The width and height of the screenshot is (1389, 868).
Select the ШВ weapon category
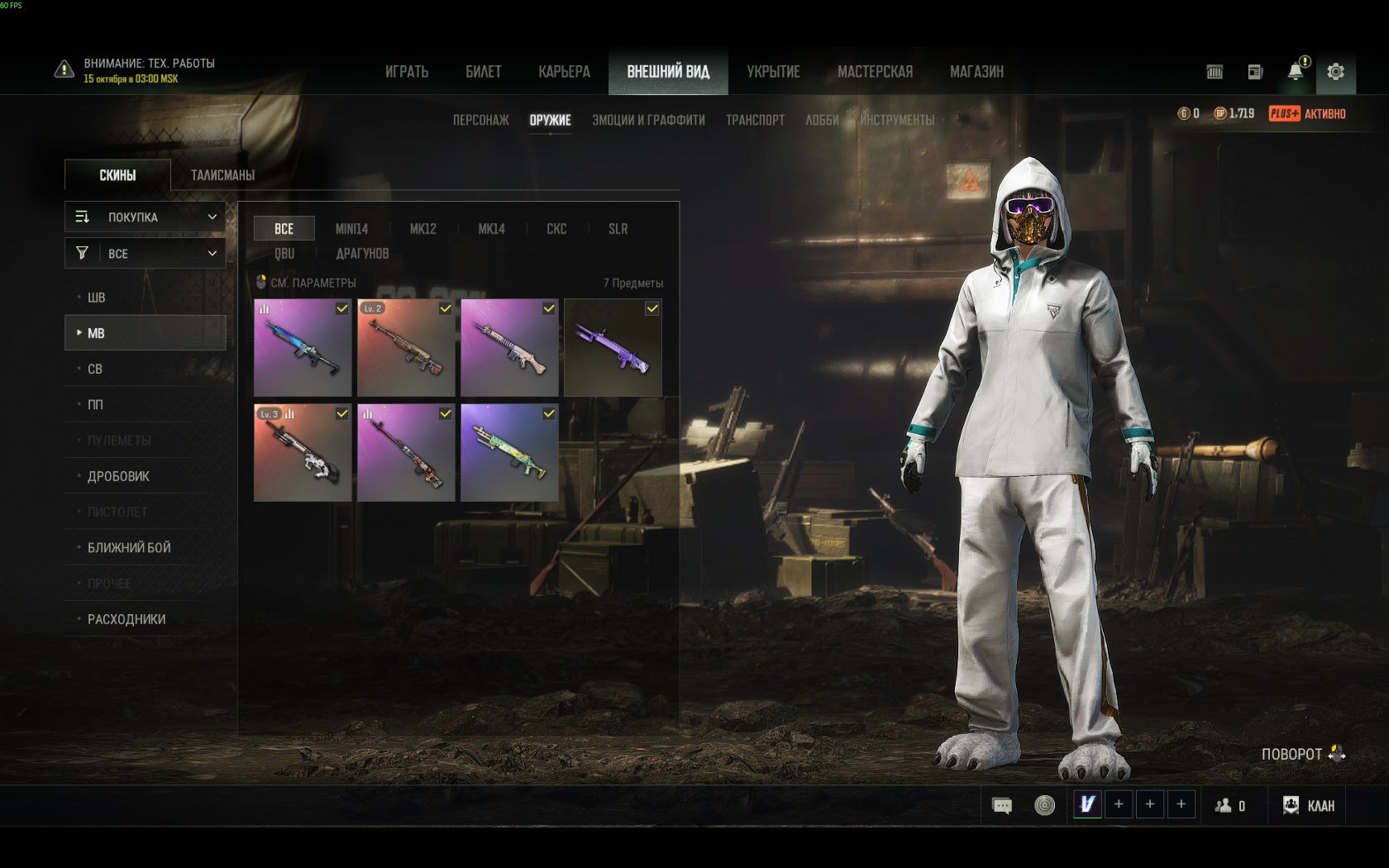[97, 298]
